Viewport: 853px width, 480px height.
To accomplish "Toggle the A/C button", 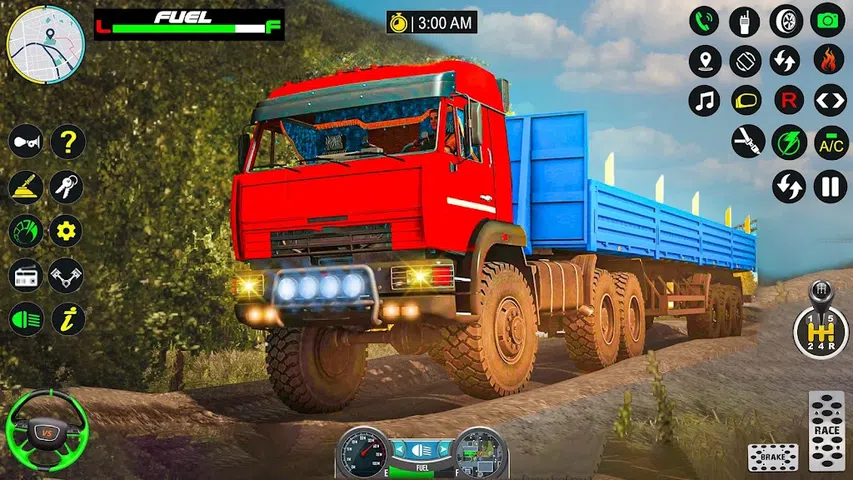I will pos(830,142).
